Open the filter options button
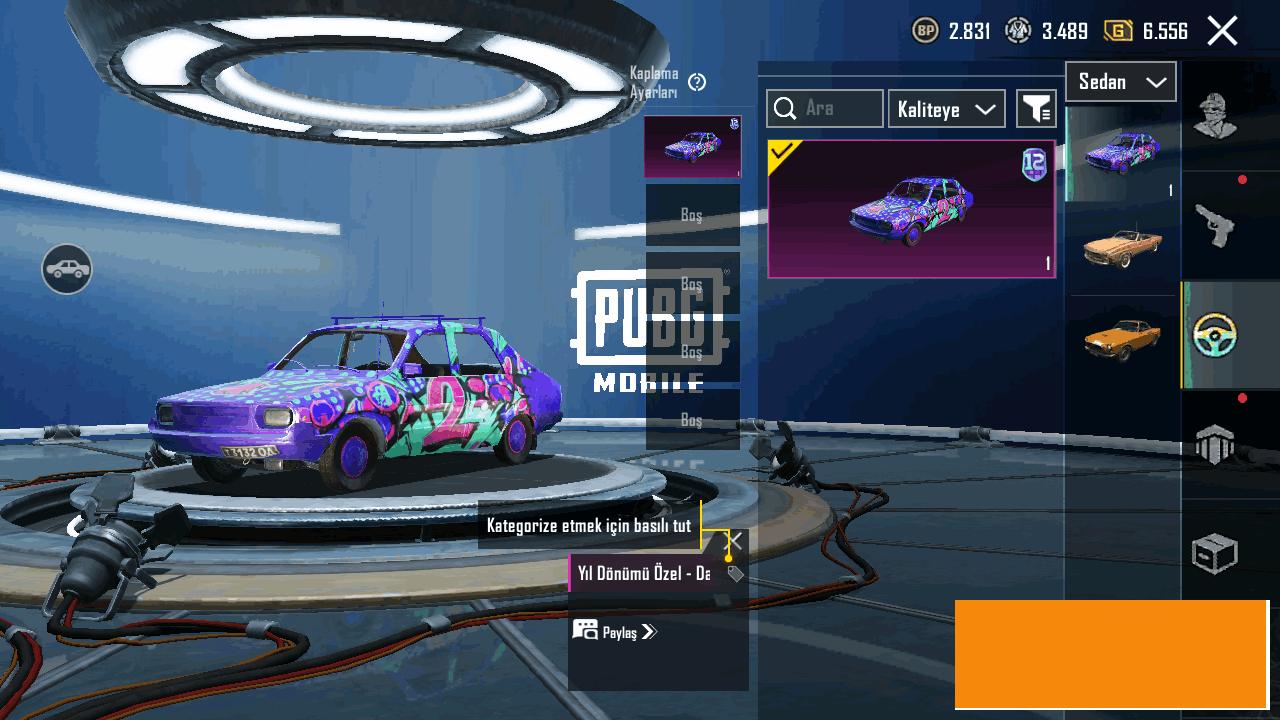 [x=1036, y=109]
